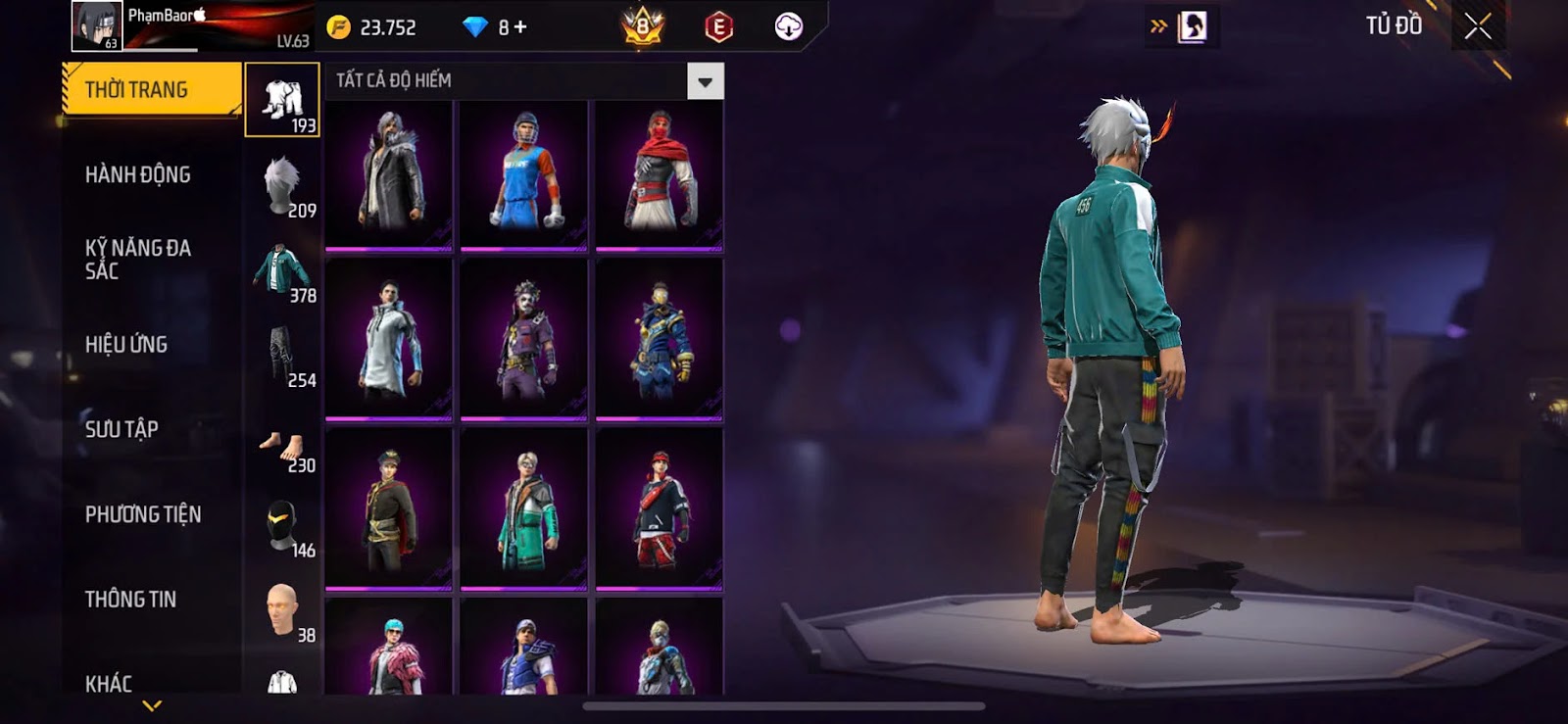Select the outfit sets subcategory showing 193
The image size is (1568, 724).
pos(282,101)
